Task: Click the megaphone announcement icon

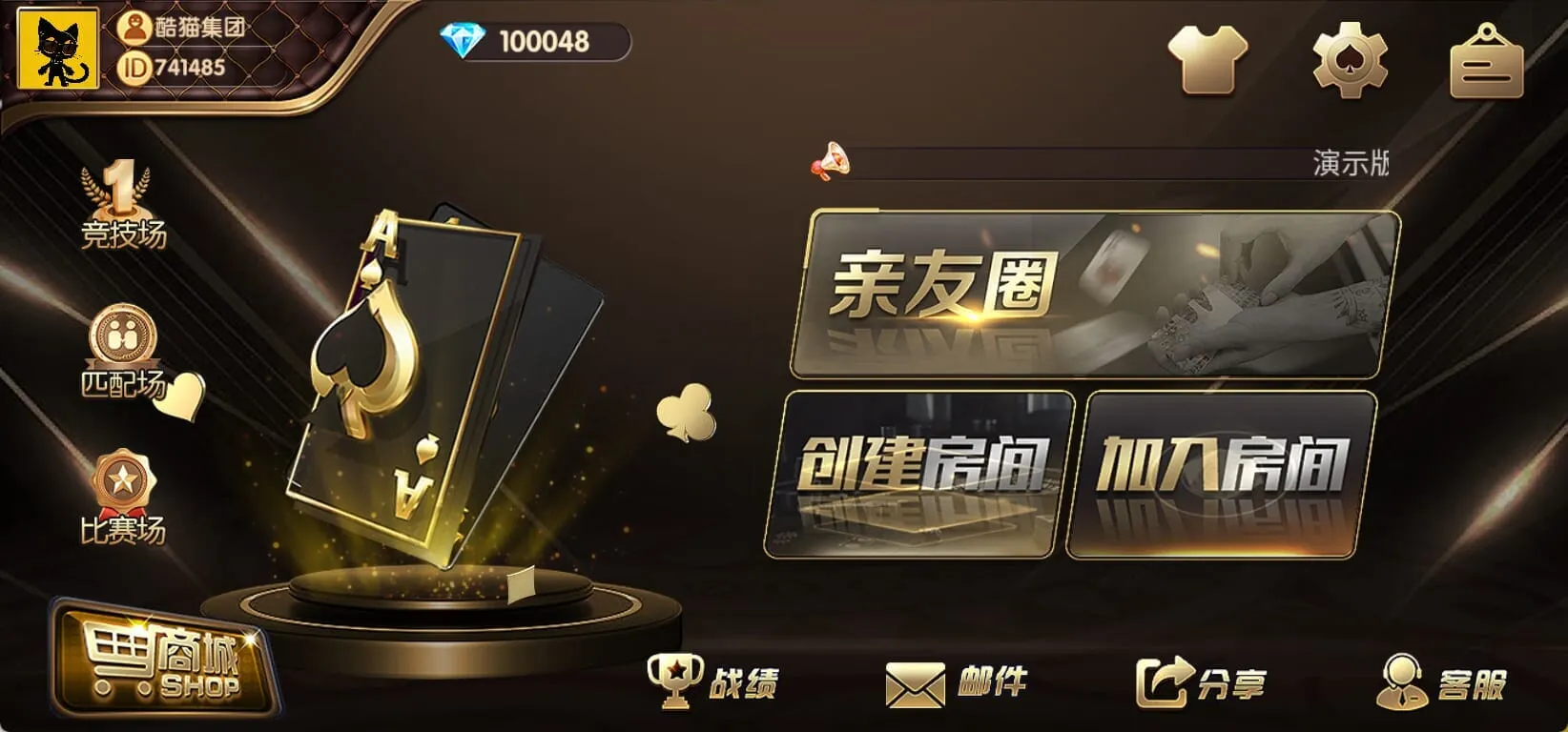Action: 834,162
